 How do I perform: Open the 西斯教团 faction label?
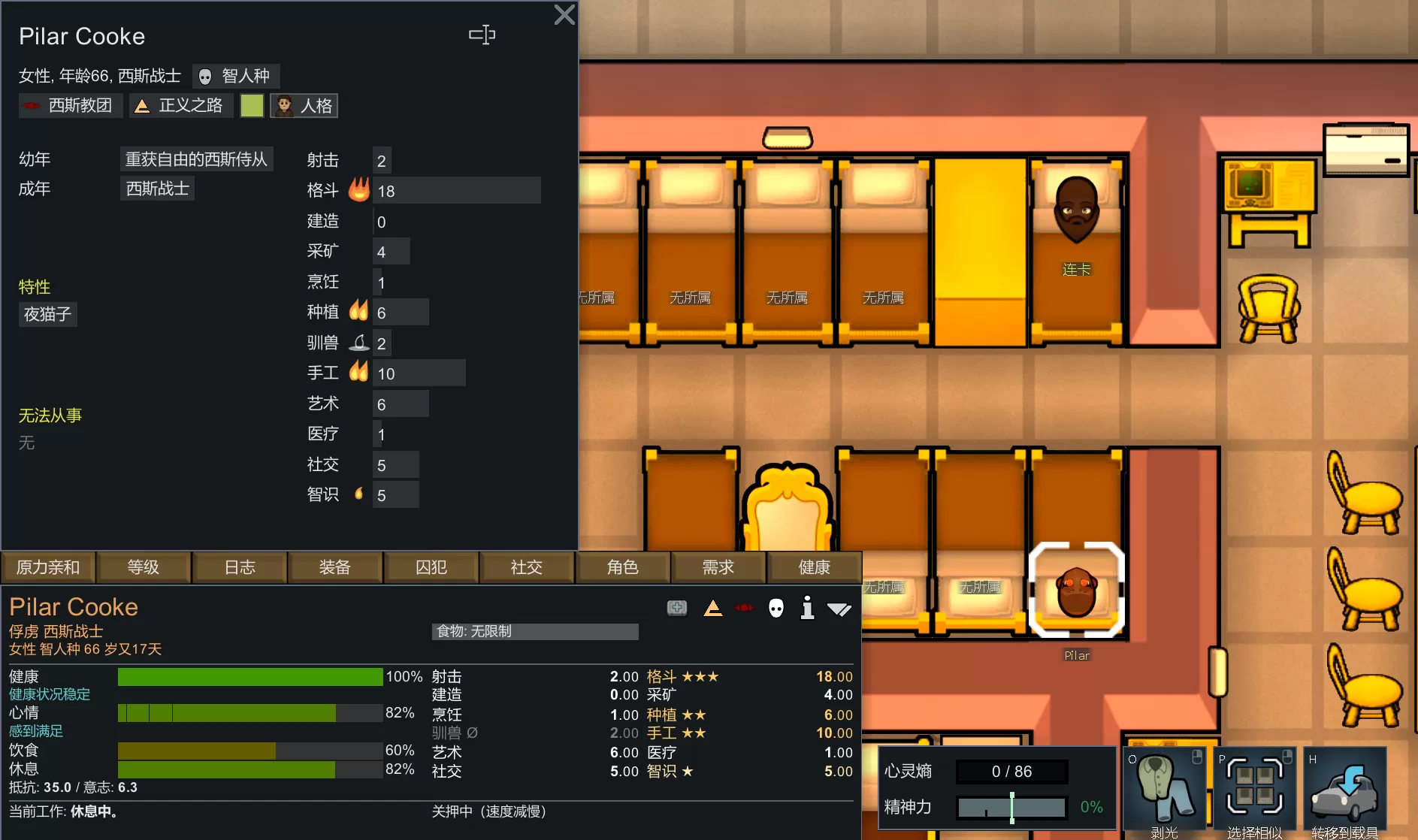[70, 106]
